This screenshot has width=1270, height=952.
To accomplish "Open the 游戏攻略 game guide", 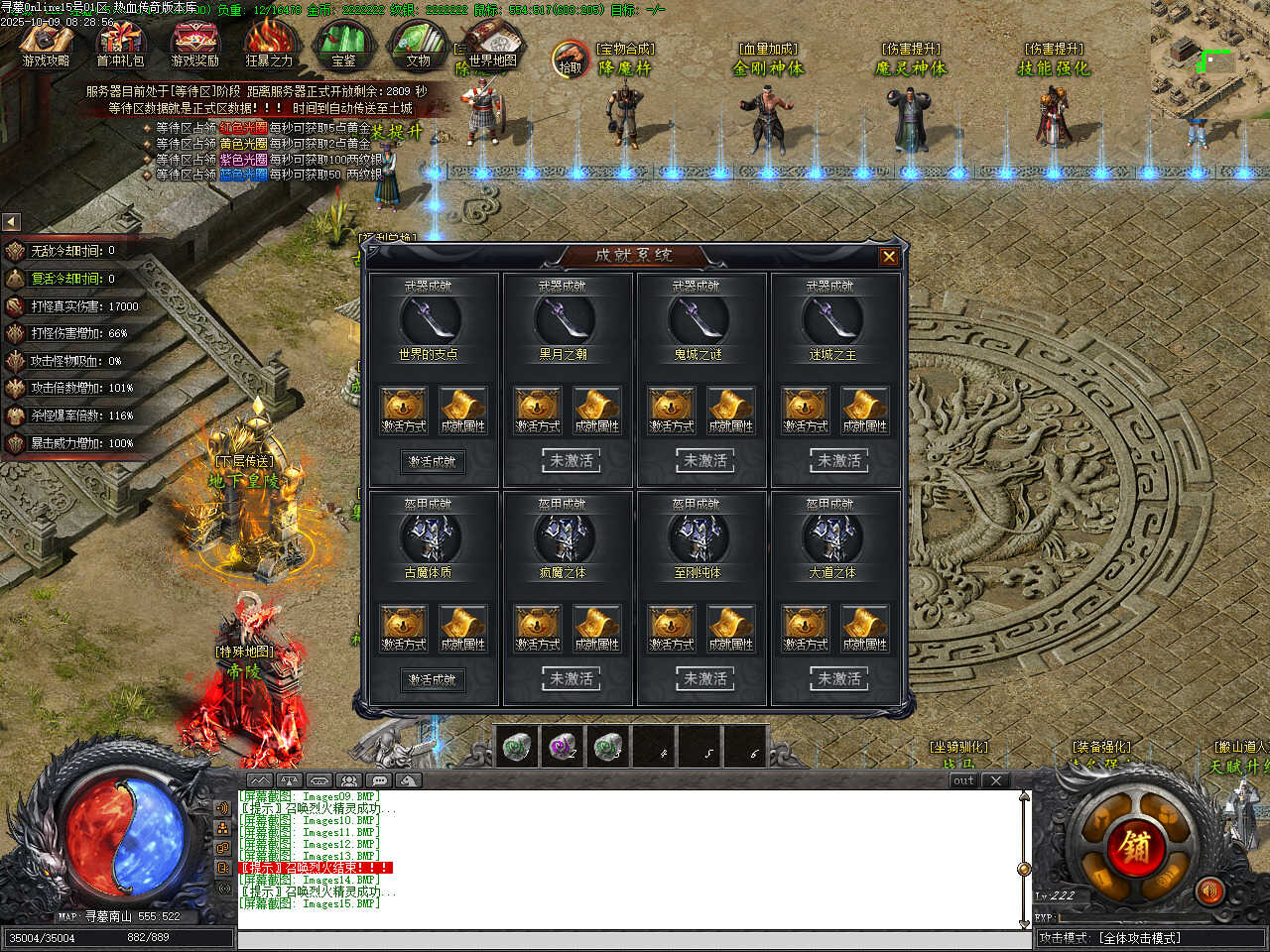I will pyautogui.click(x=46, y=45).
